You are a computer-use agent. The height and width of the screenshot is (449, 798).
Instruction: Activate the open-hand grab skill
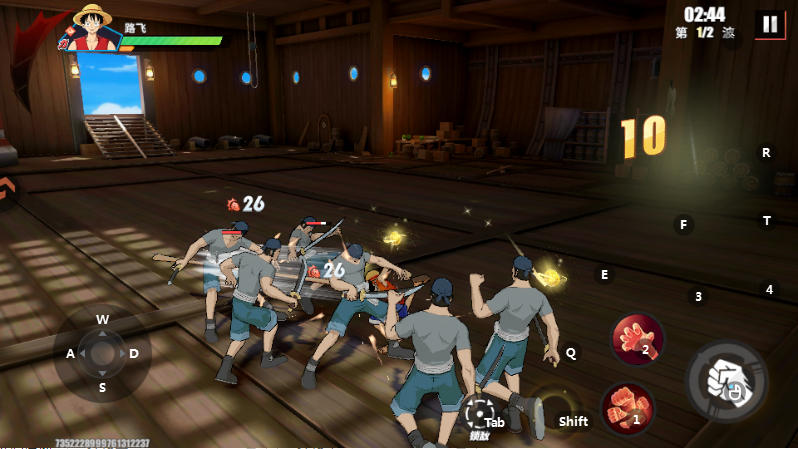637,338
